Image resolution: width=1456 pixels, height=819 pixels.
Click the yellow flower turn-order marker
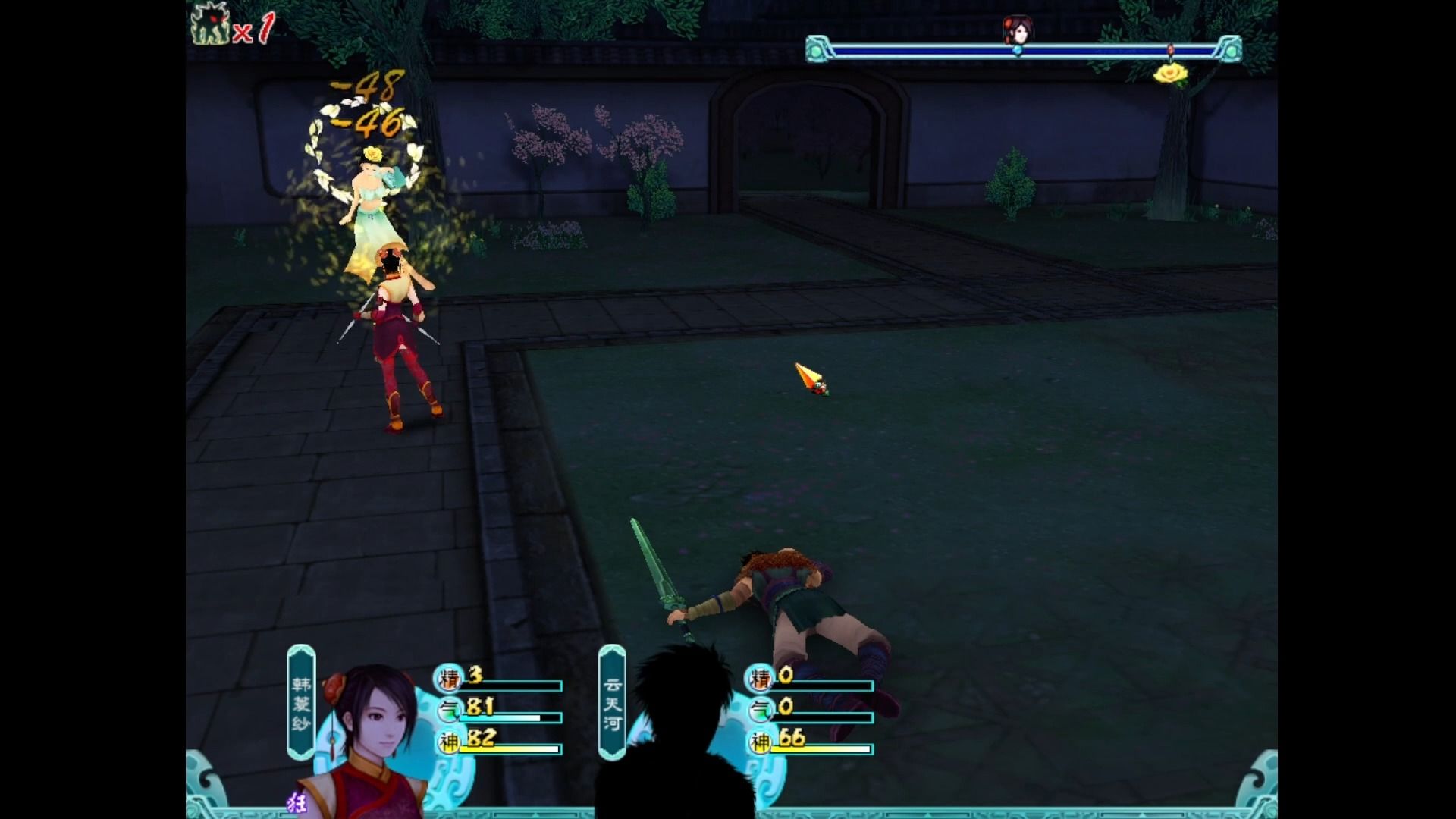tap(1169, 74)
